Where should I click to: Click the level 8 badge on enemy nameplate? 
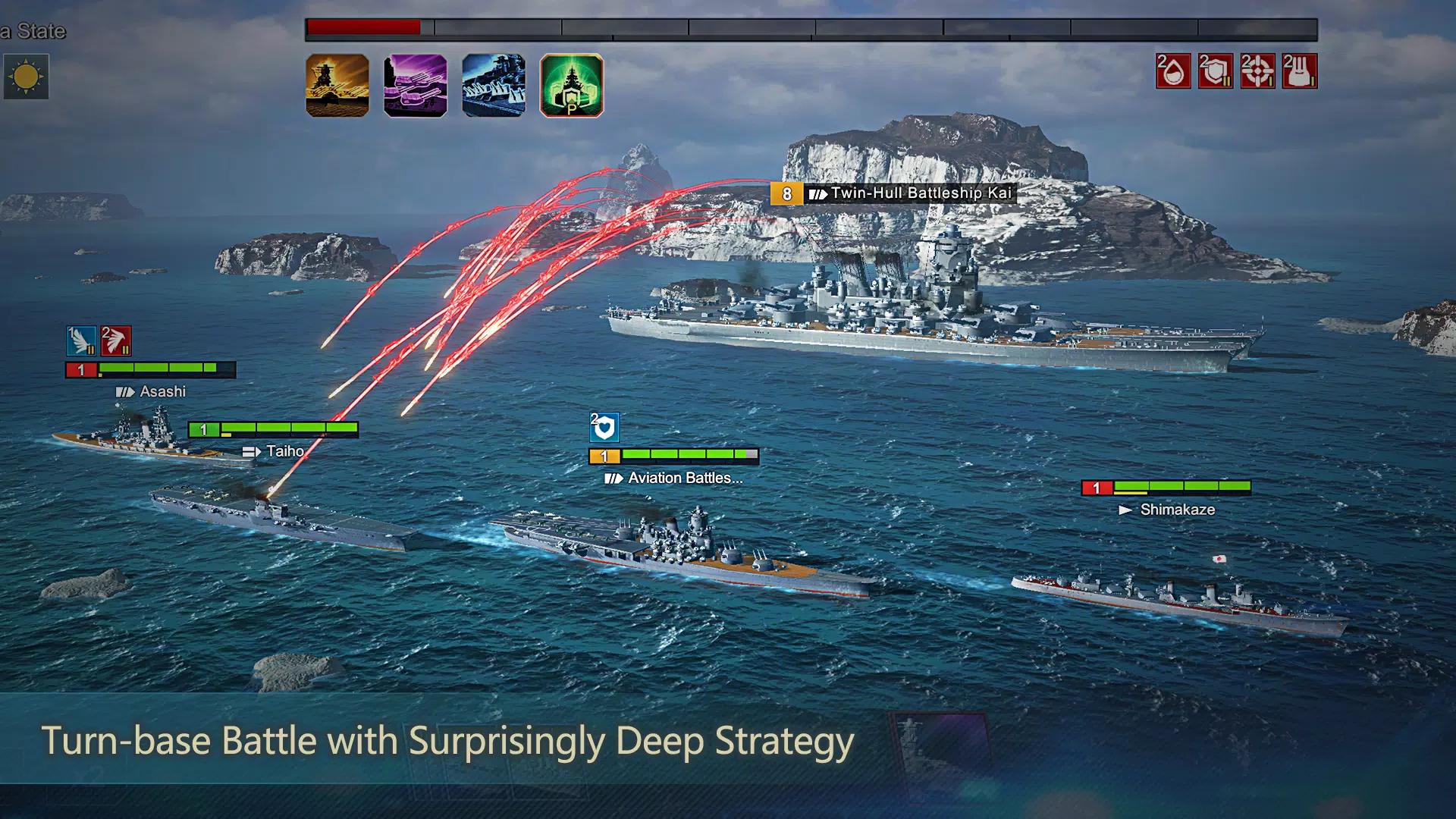click(x=786, y=193)
